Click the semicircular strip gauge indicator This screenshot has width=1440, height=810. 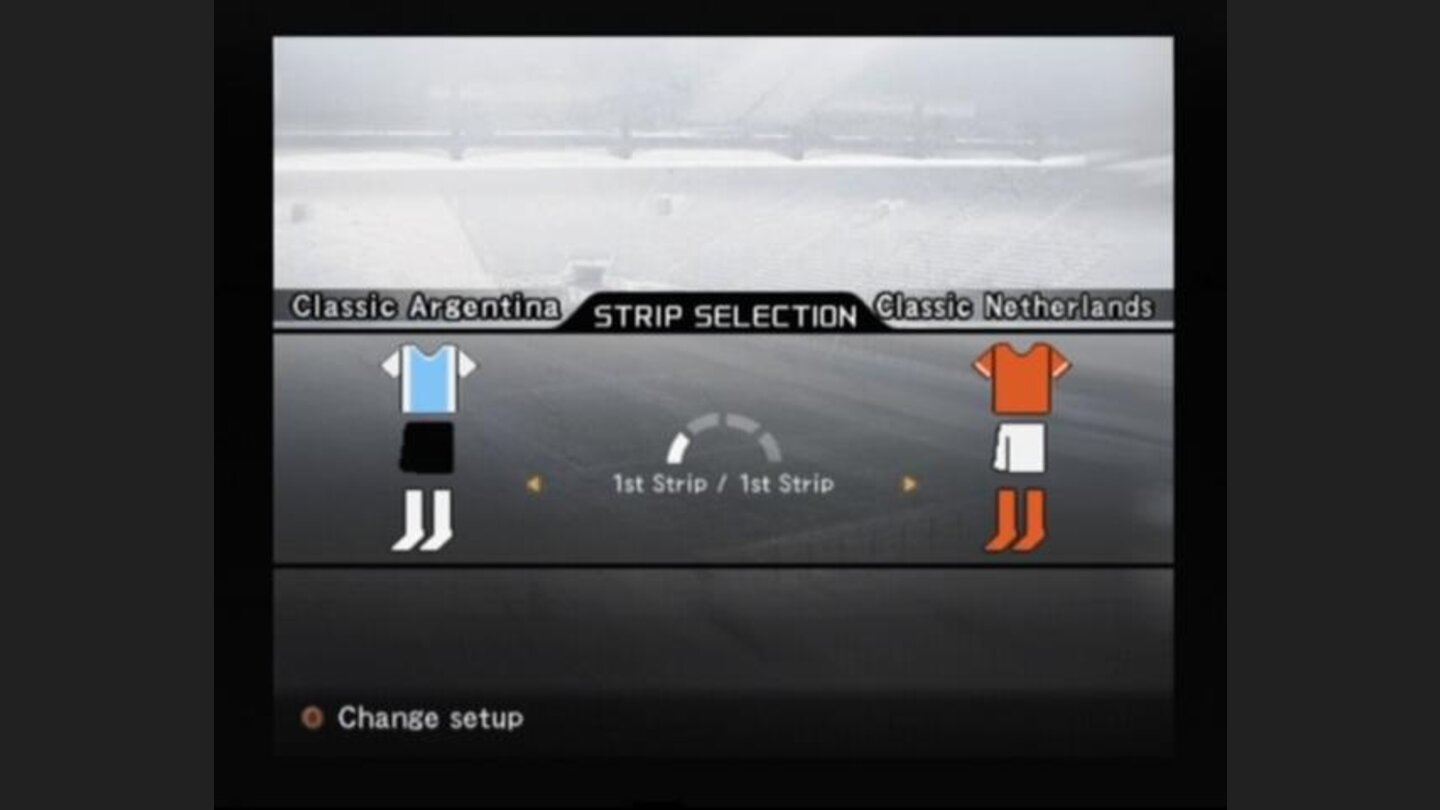722,430
